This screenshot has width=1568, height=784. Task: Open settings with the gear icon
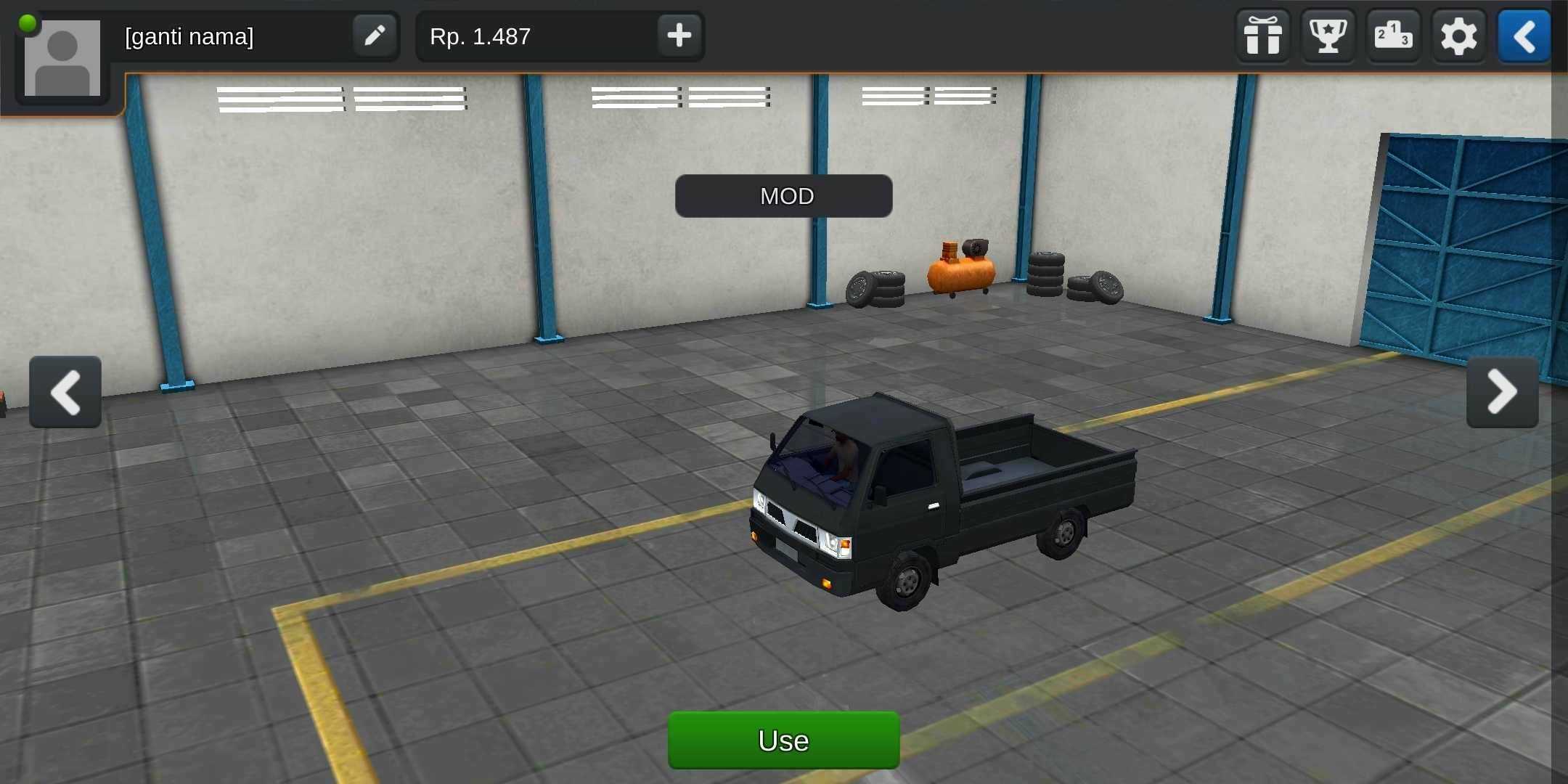(x=1458, y=36)
